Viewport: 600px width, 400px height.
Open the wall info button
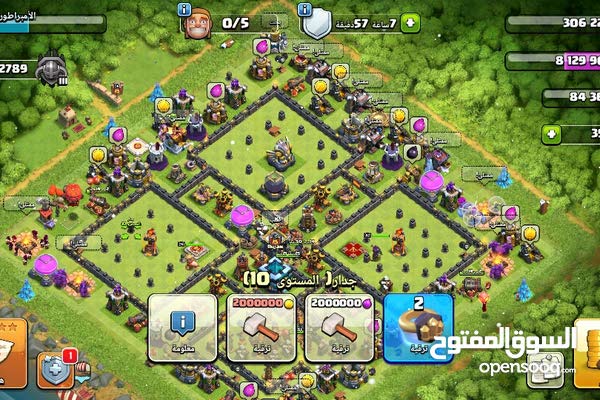[x=182, y=327]
